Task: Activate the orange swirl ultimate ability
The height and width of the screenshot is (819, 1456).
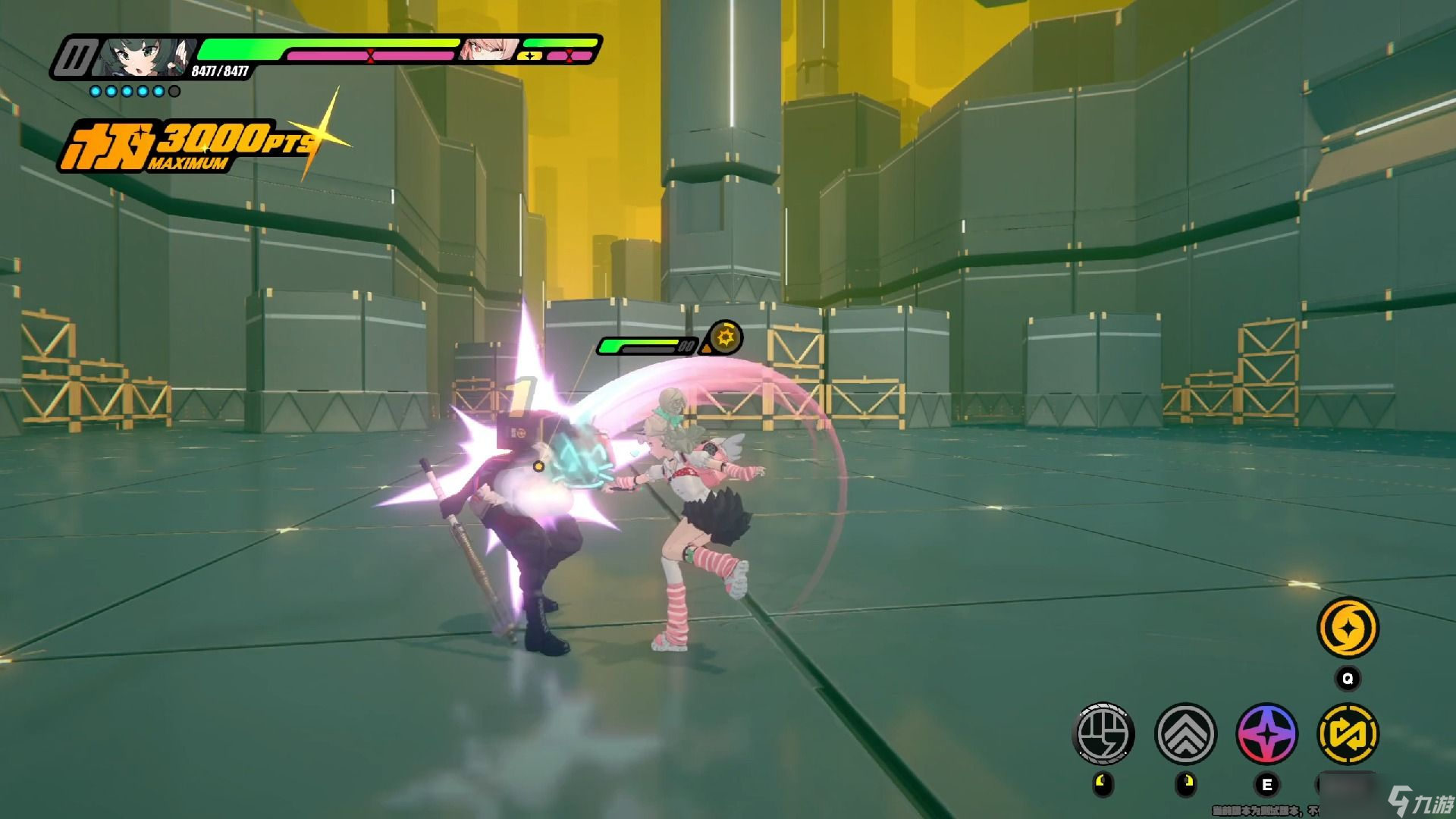Action: pos(1348,628)
